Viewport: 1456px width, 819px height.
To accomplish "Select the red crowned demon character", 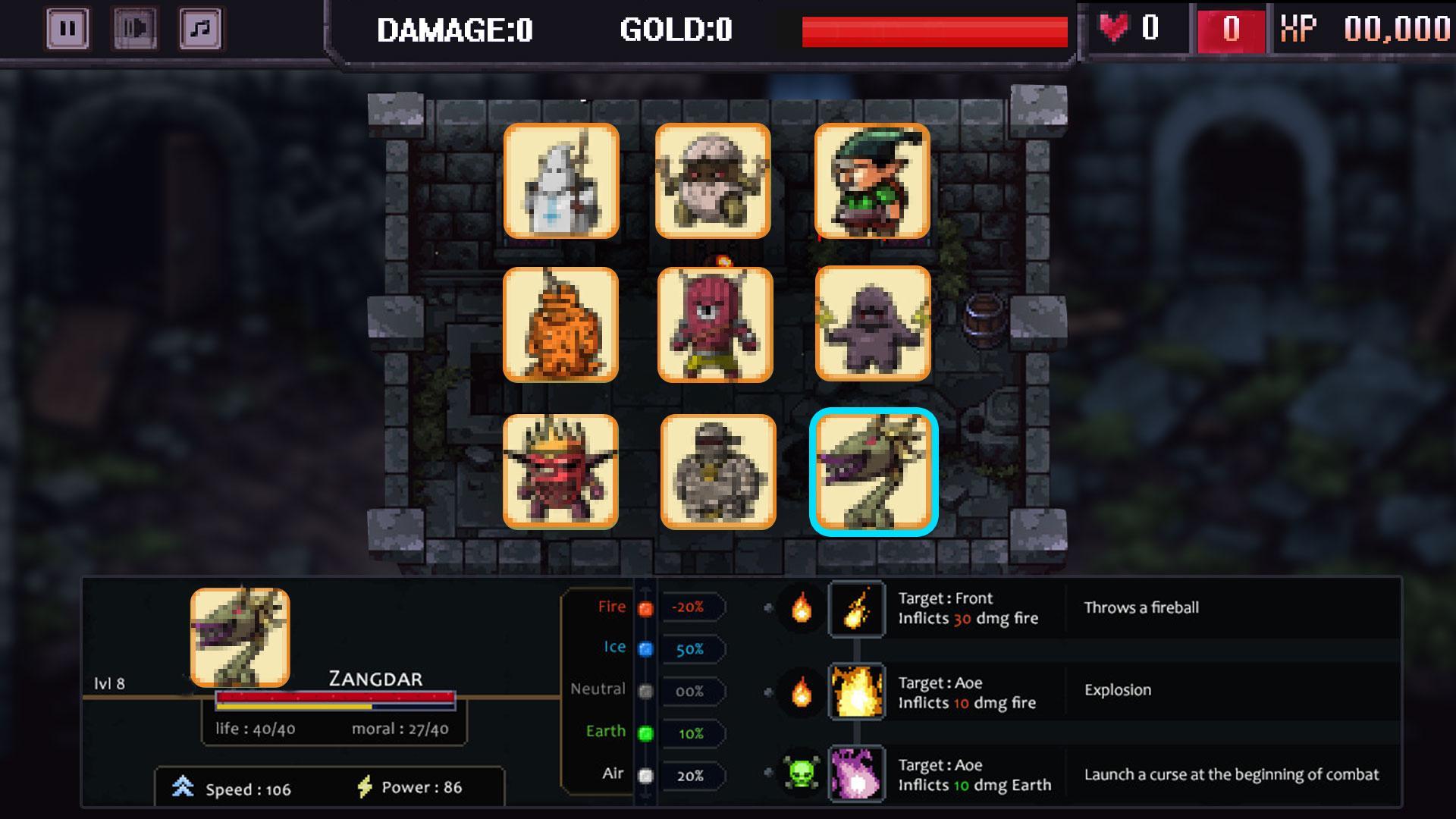I will pyautogui.click(x=561, y=470).
